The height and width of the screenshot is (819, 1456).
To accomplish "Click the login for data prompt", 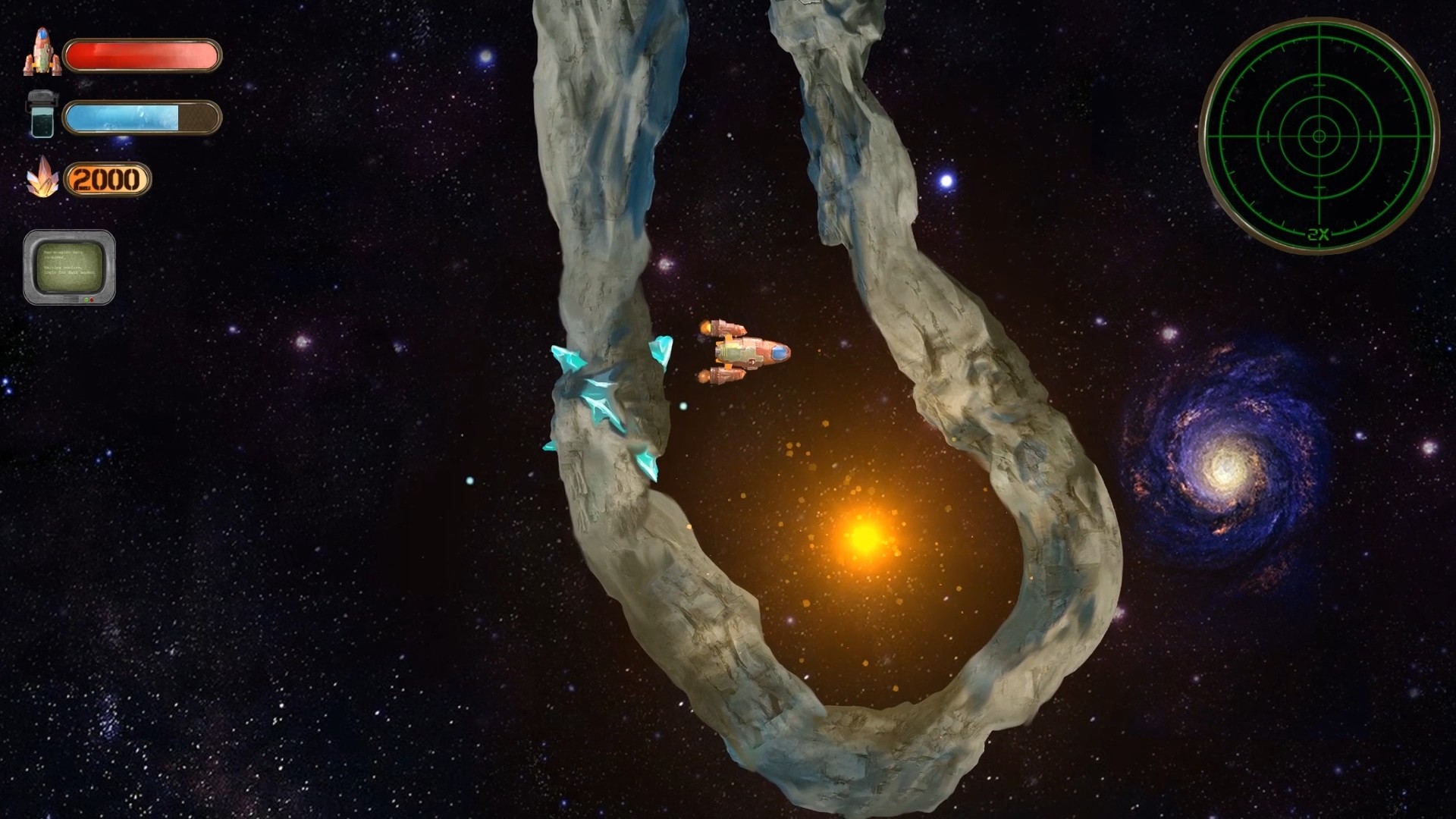I will tap(70, 273).
